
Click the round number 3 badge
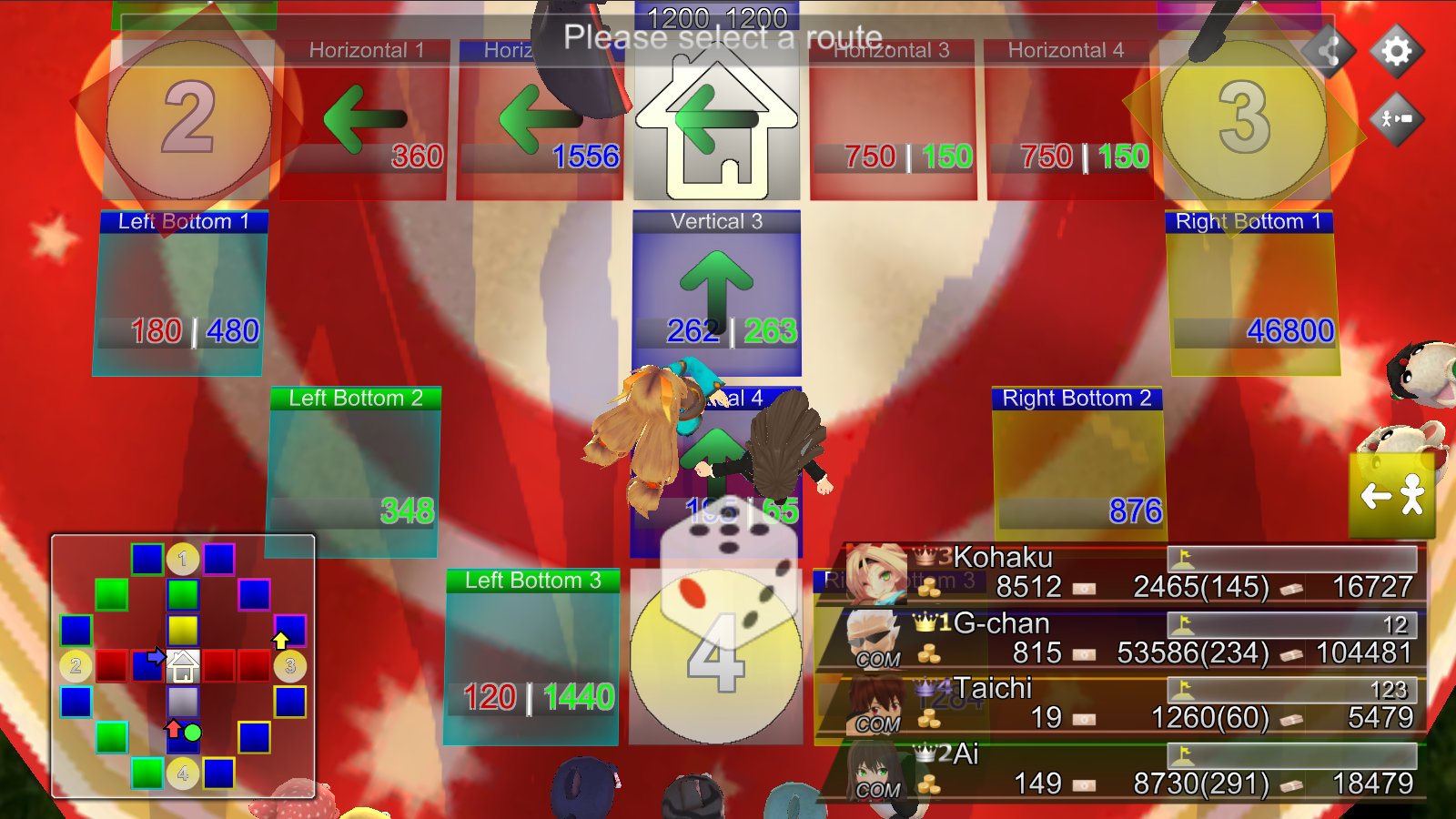tap(1242, 118)
